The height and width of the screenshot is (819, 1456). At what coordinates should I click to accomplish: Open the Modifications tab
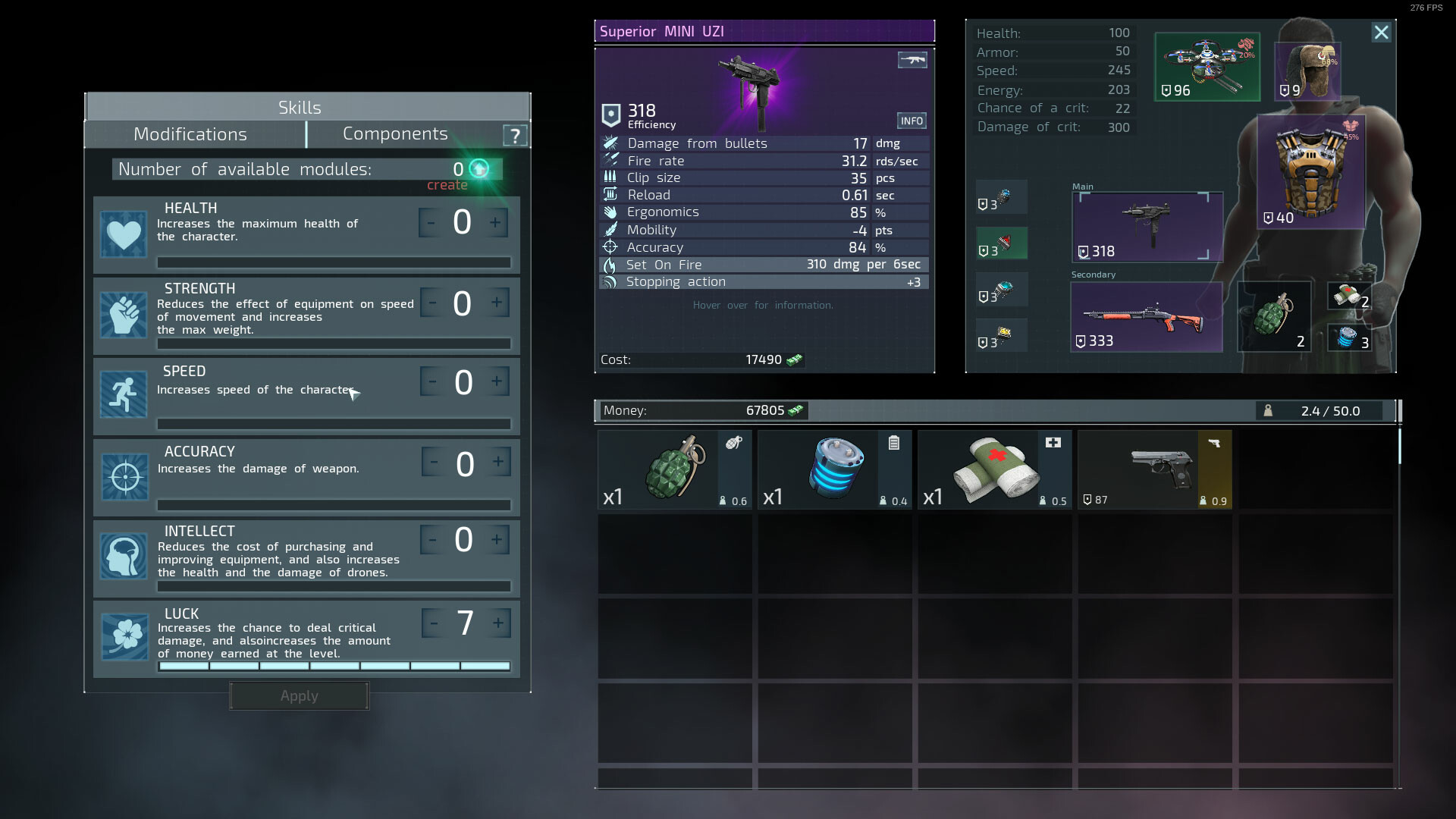click(x=190, y=133)
